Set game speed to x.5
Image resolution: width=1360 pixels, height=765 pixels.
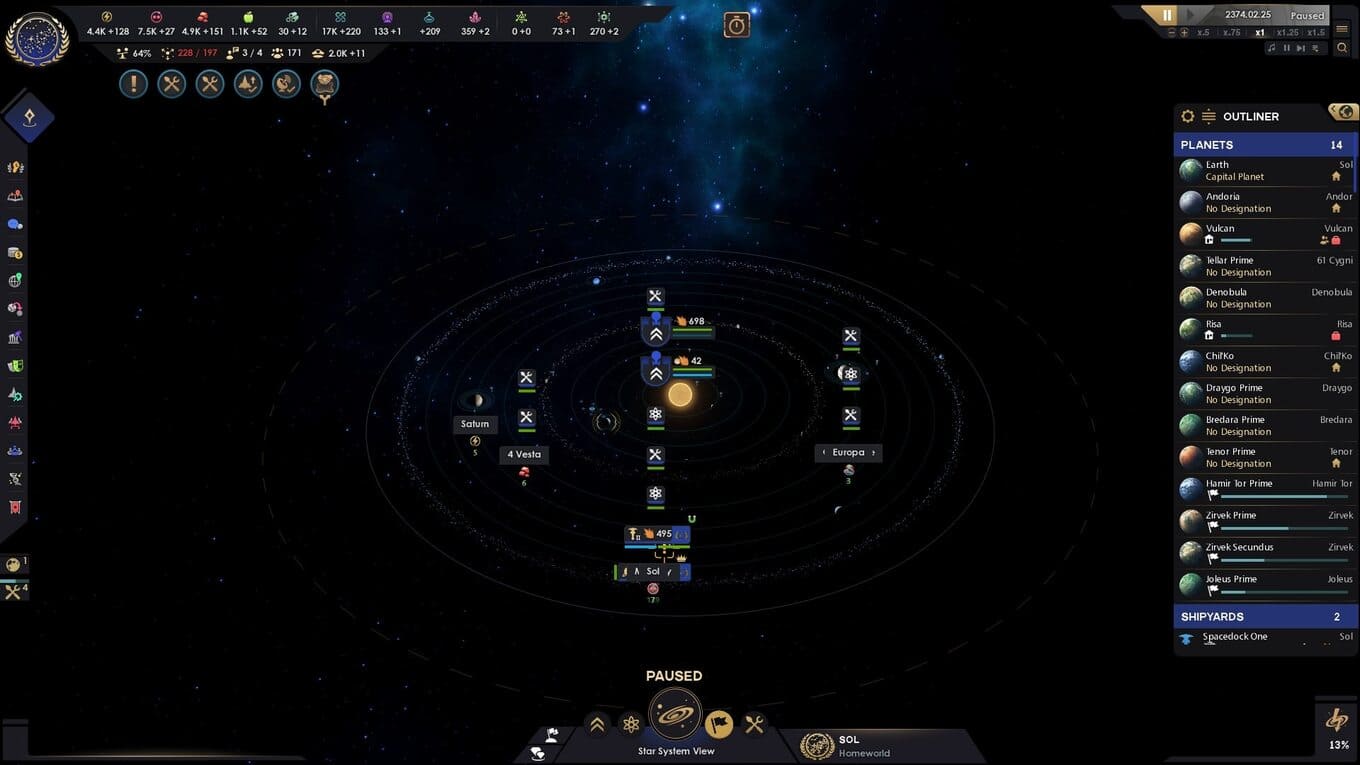click(1203, 32)
